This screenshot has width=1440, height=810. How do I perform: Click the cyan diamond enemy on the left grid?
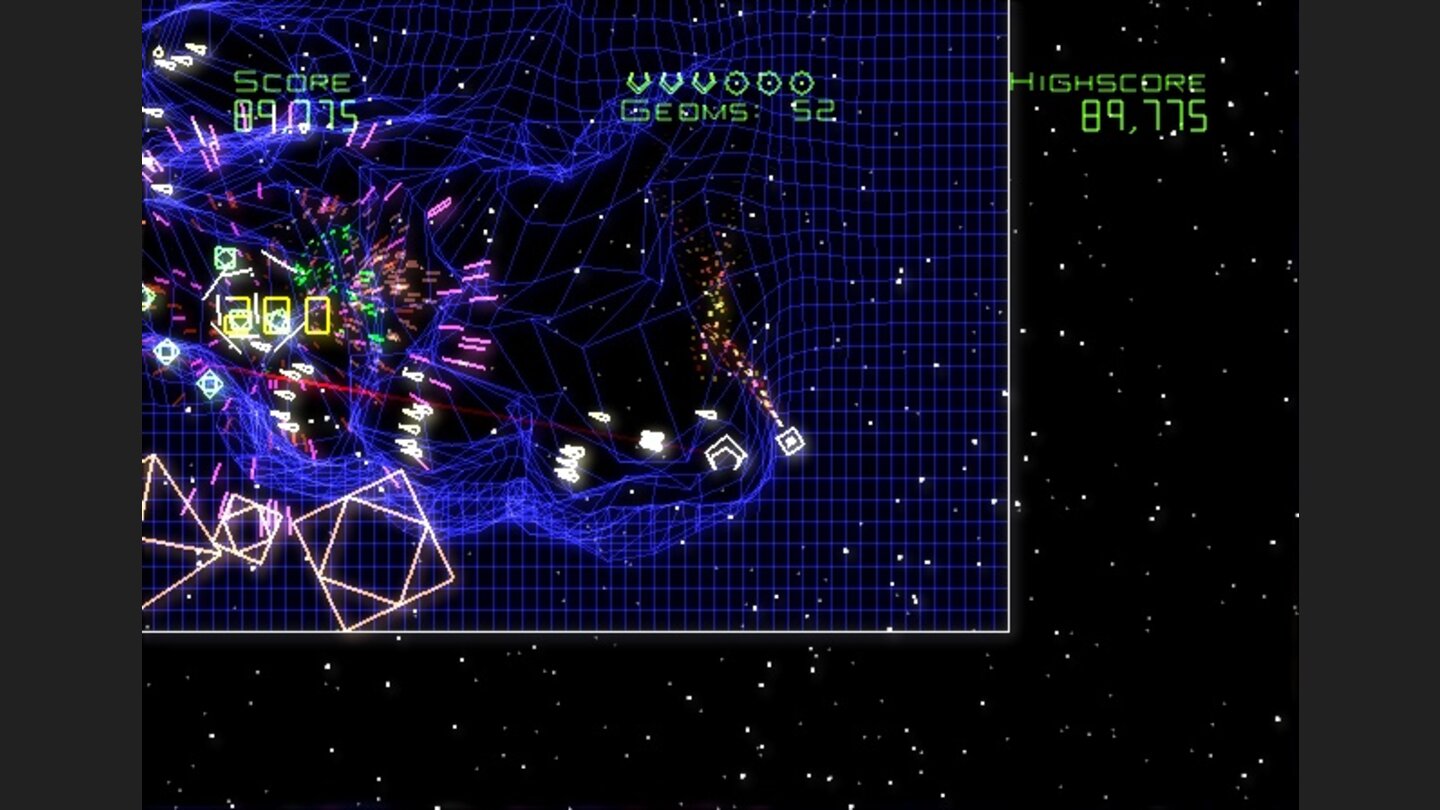209,384
